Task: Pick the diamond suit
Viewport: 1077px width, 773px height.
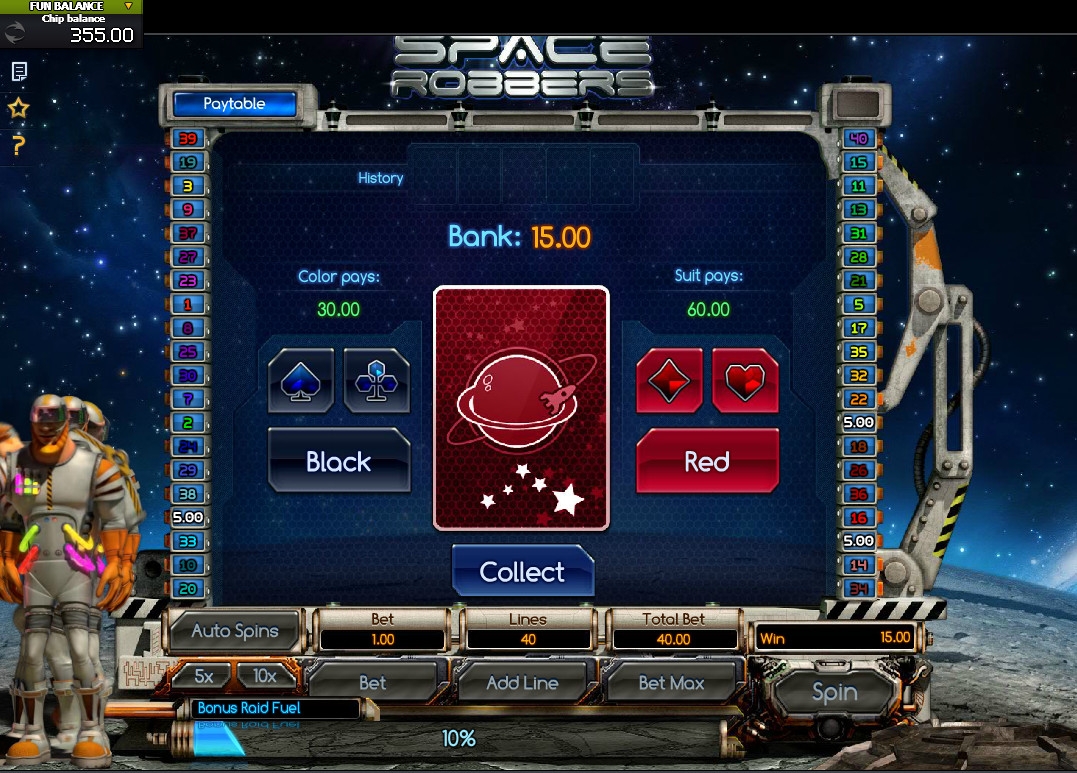Action: [669, 380]
